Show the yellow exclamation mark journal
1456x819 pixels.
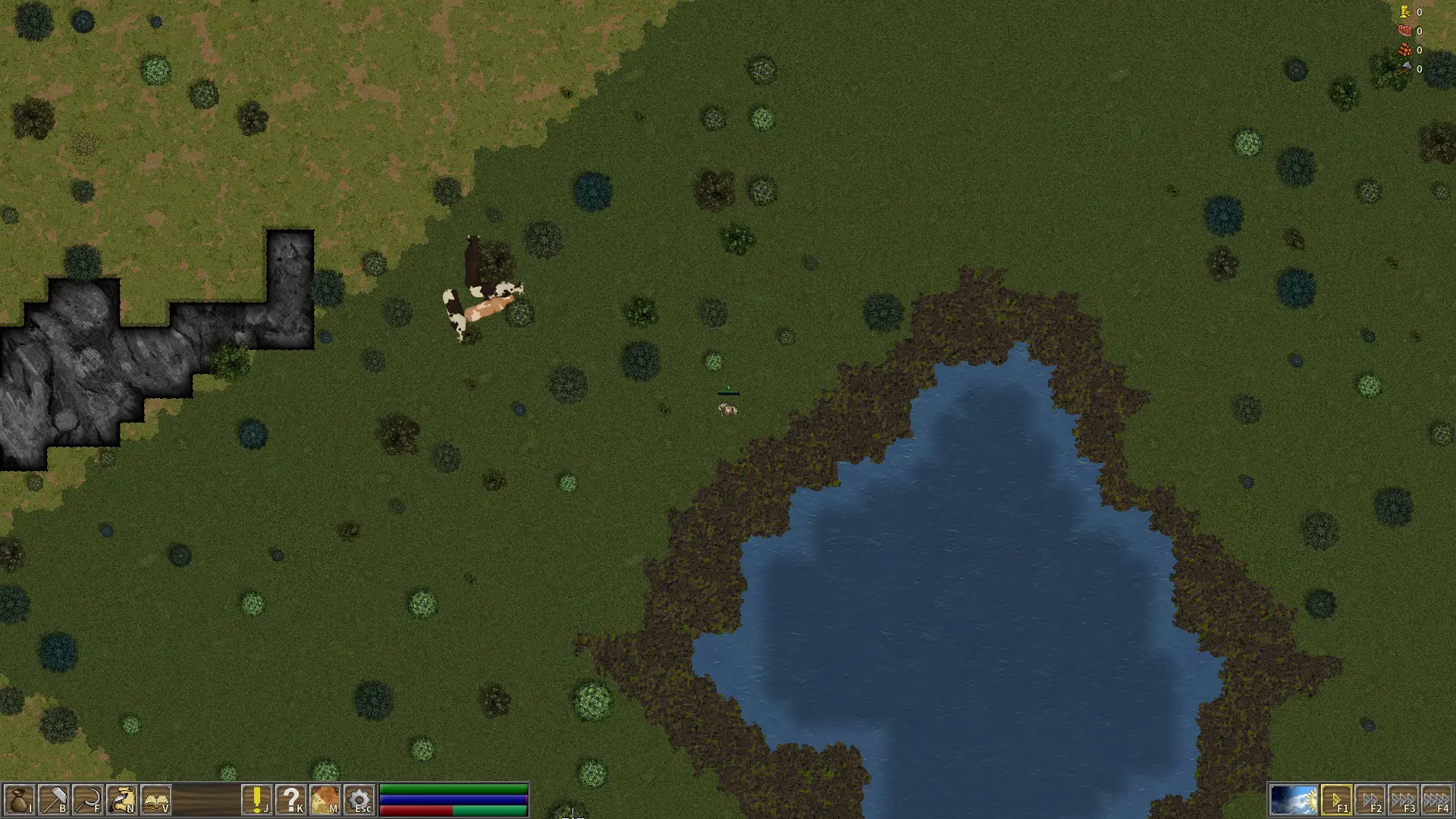pyautogui.click(x=257, y=800)
